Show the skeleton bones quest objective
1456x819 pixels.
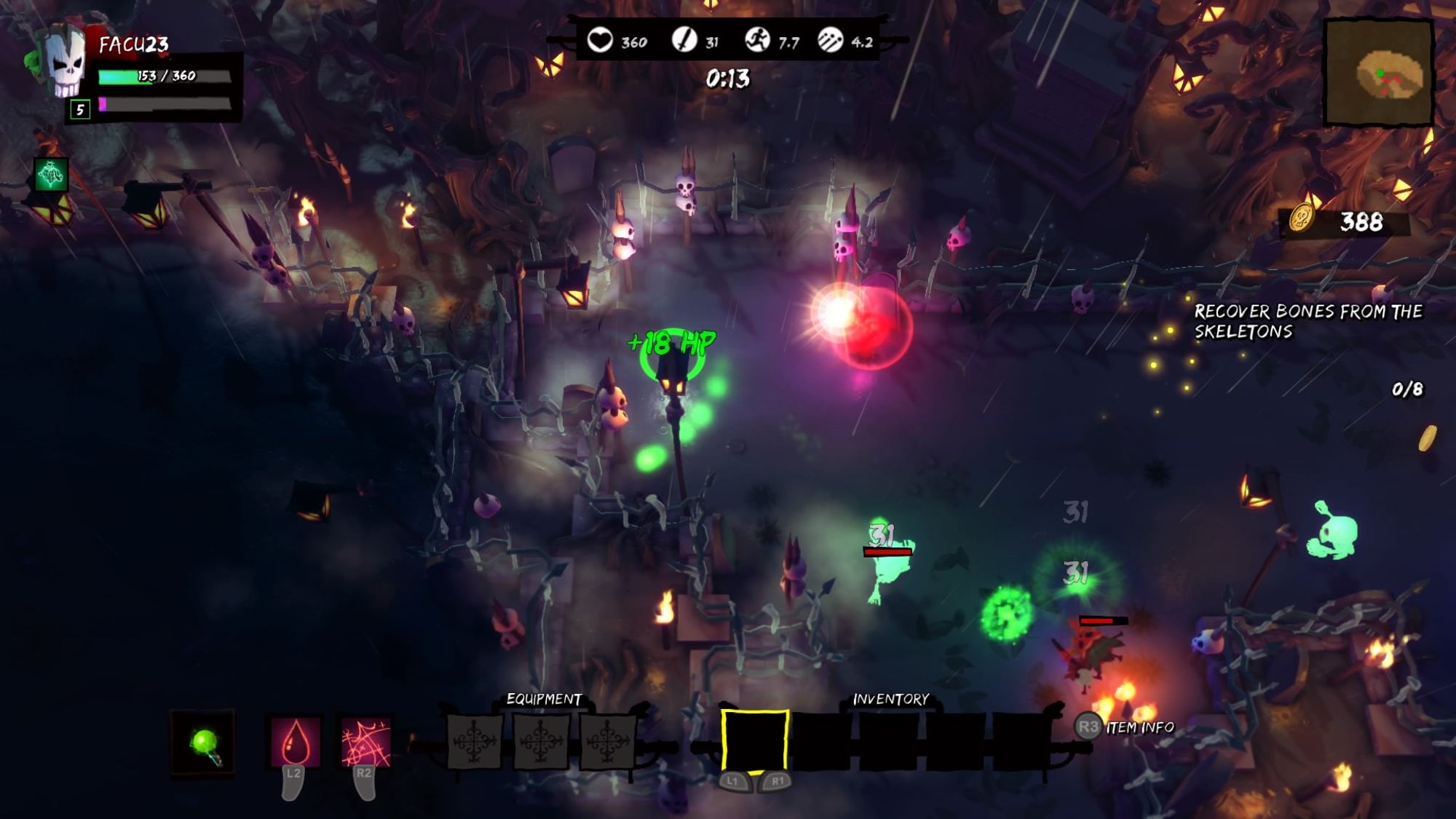coord(1307,321)
